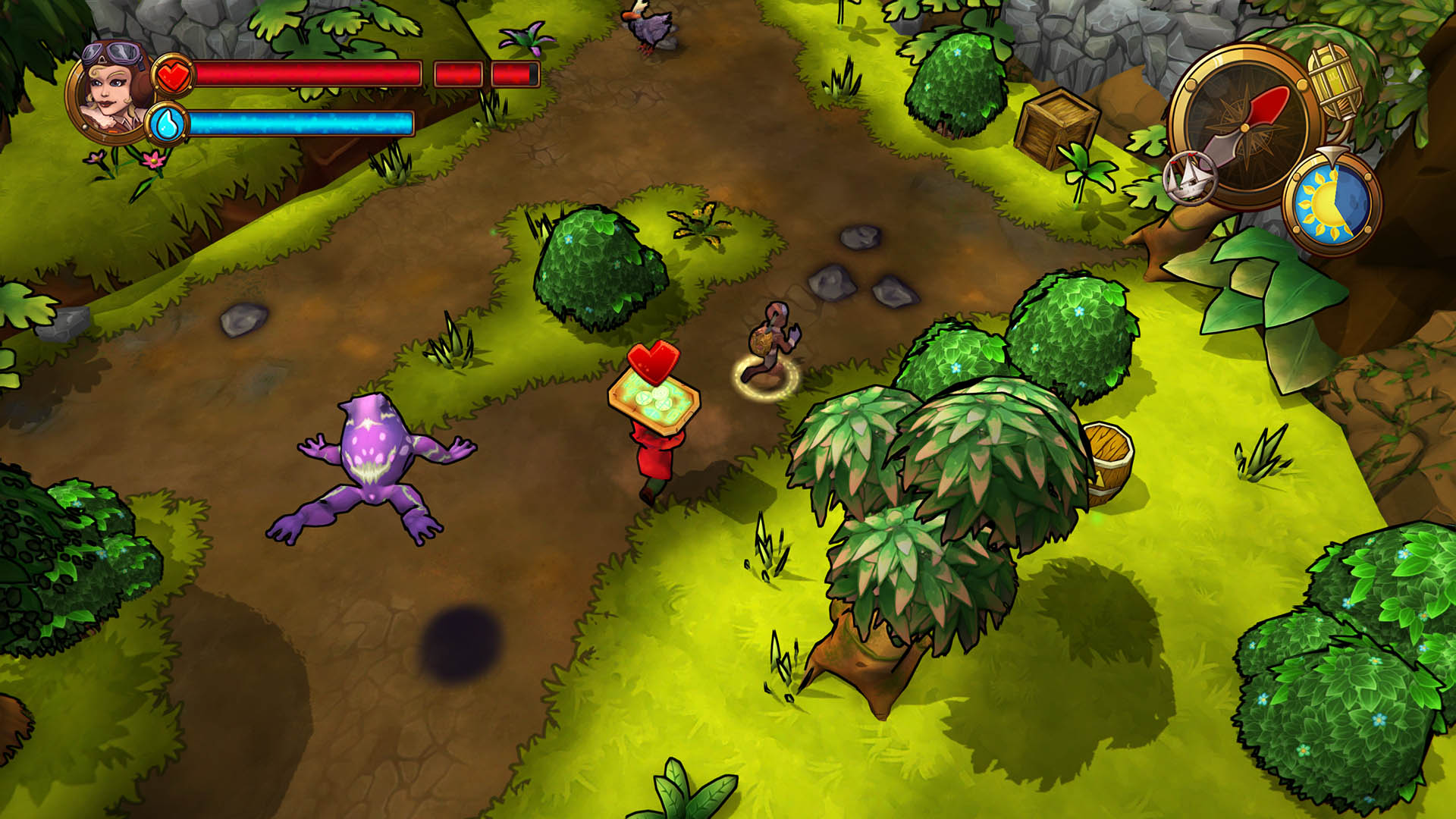Image resolution: width=1456 pixels, height=819 pixels.
Task: Select the ship marker on the compass
Action: (1190, 177)
